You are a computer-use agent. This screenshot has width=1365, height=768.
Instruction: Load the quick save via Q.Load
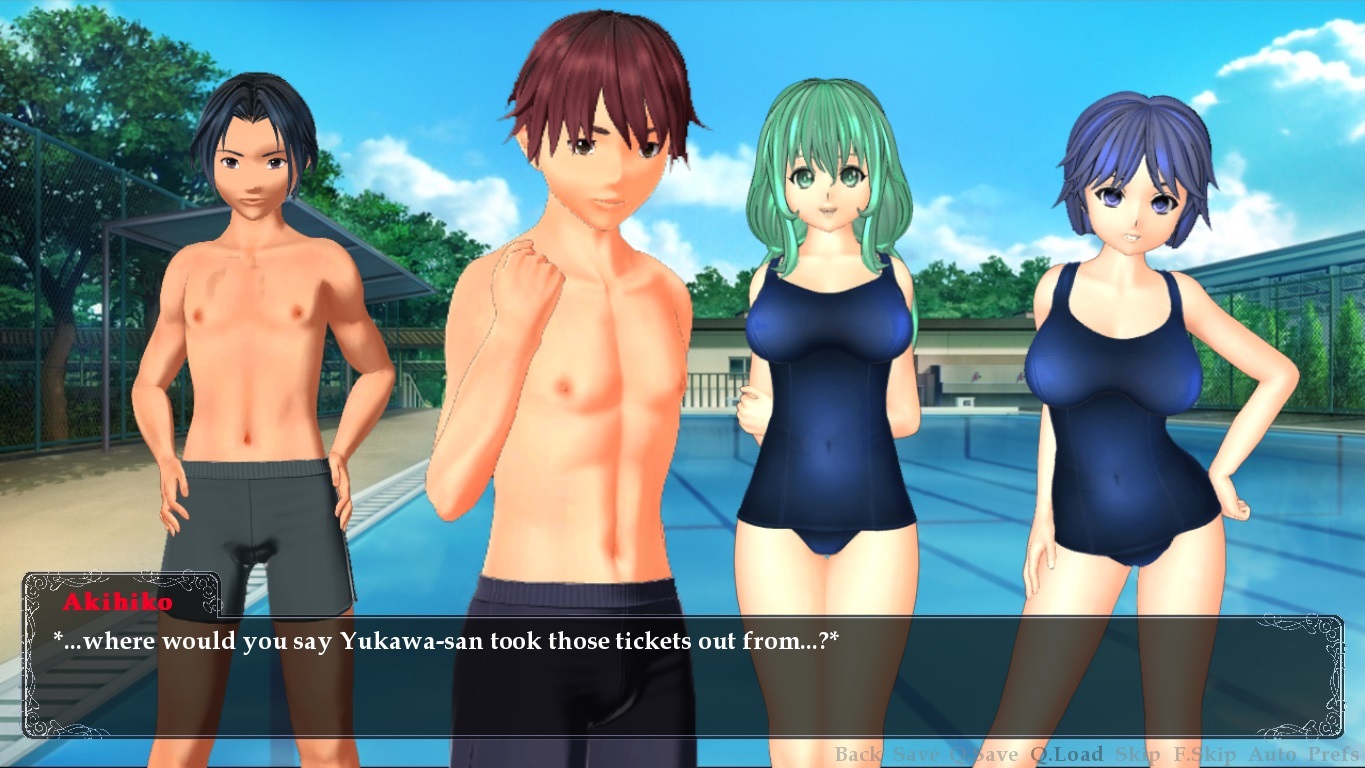(x=1067, y=755)
